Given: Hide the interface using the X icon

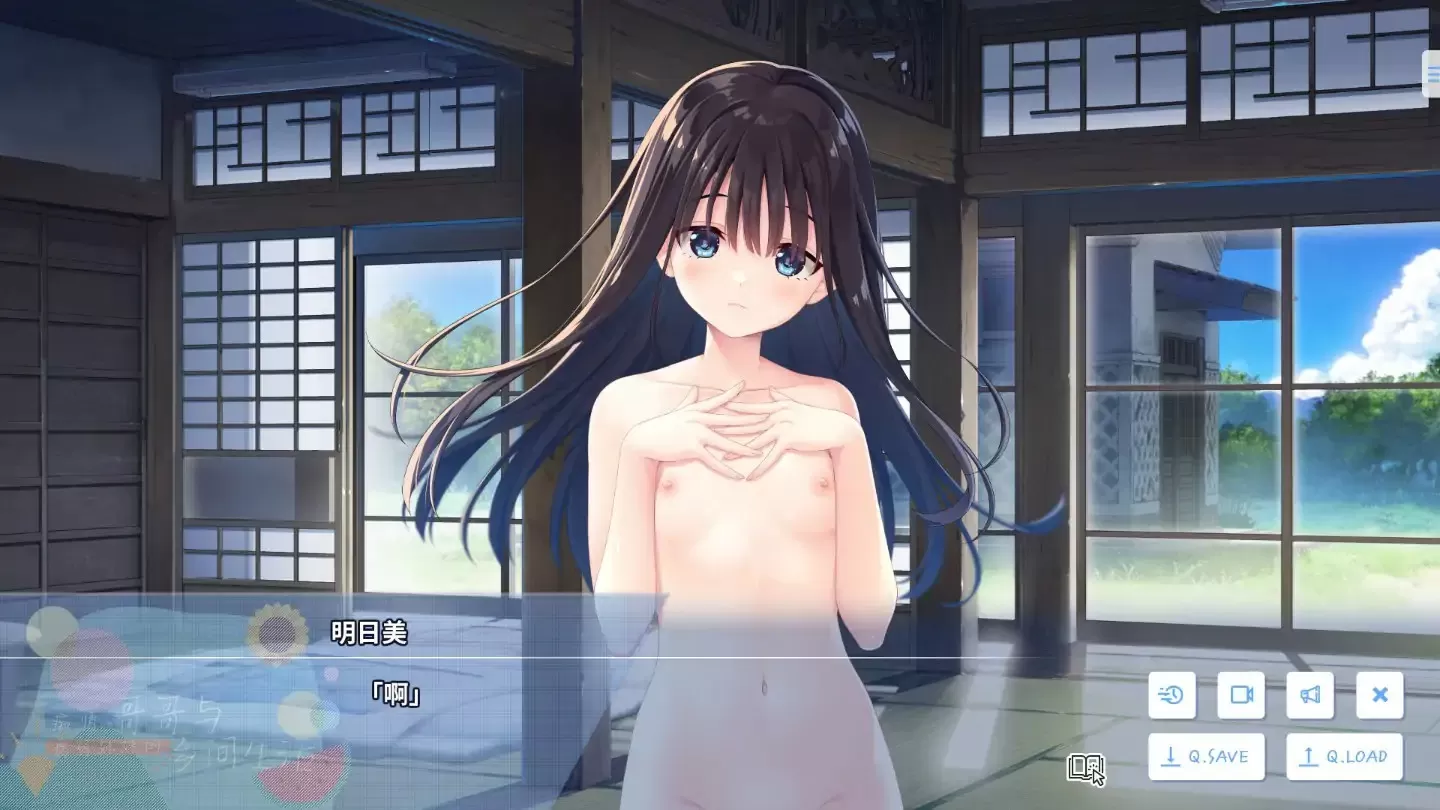Looking at the screenshot, I should 1379,695.
